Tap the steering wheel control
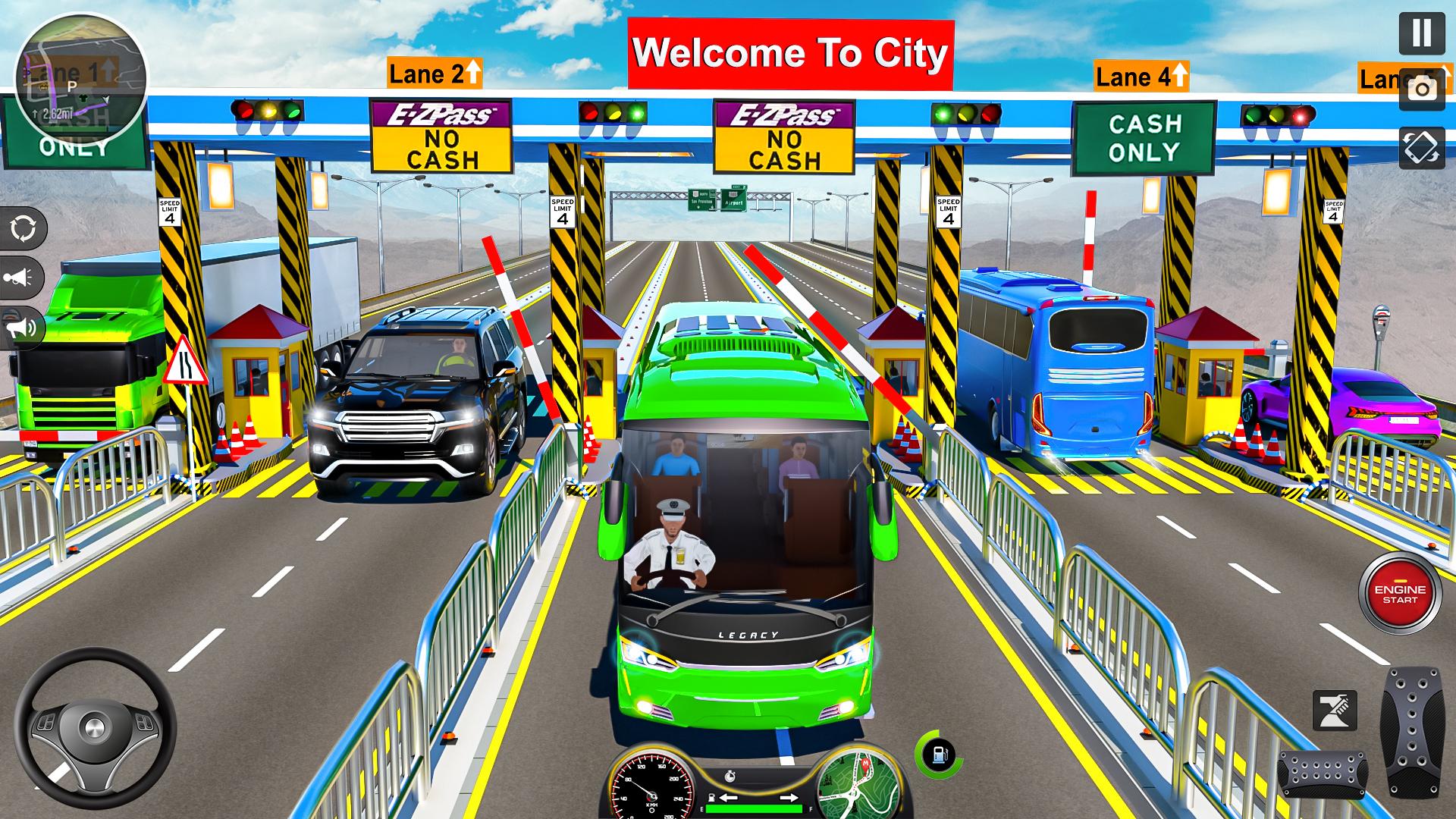This screenshot has width=1456, height=819. (95, 729)
